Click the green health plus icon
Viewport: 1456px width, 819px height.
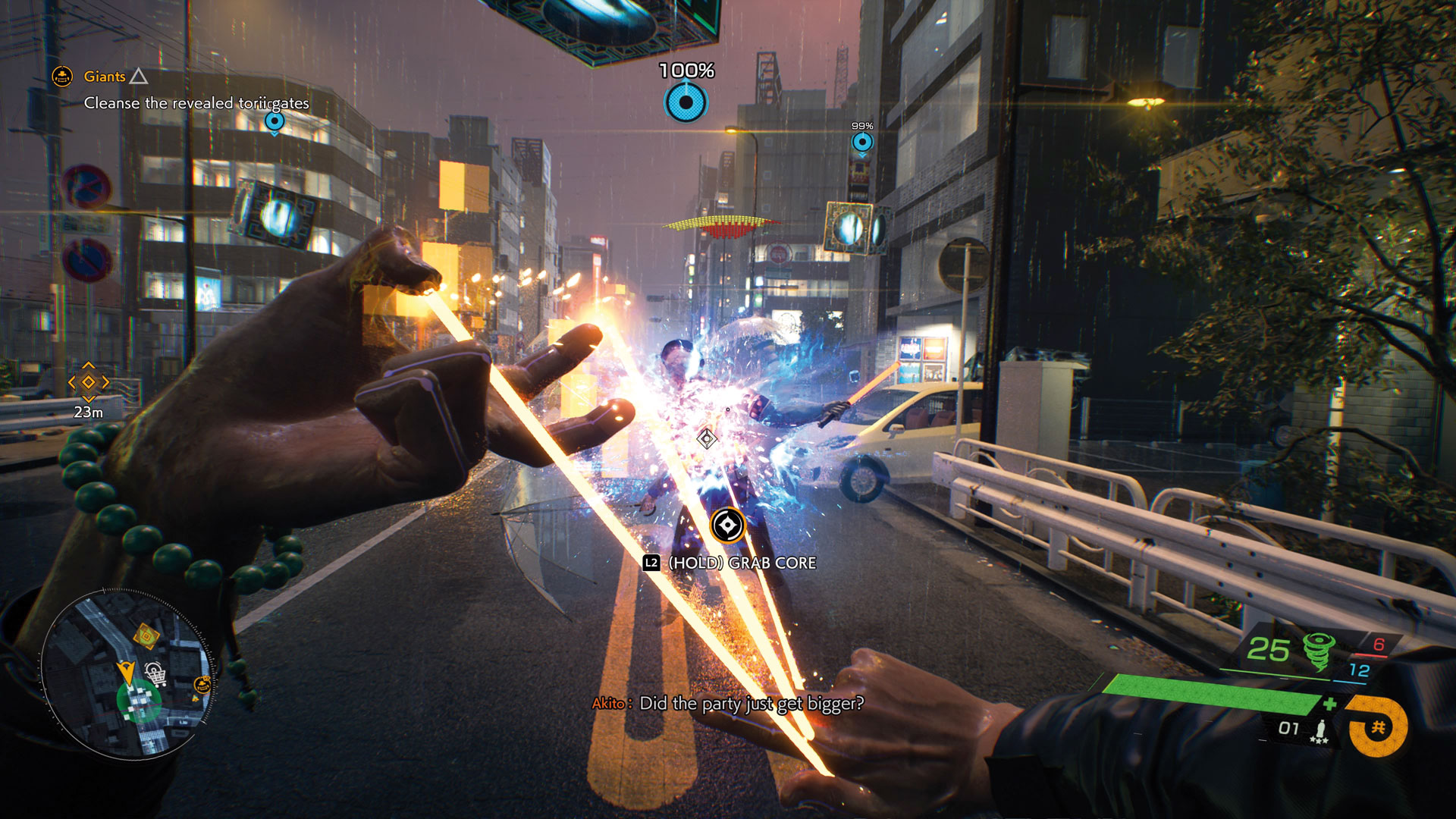pyautogui.click(x=1331, y=702)
